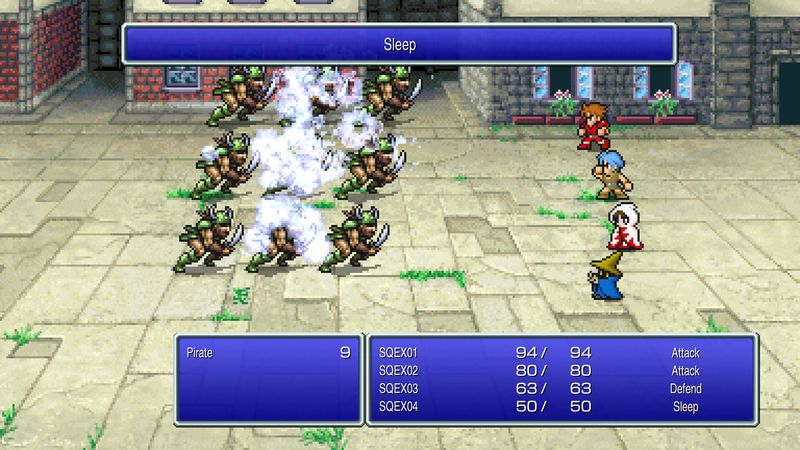Pick SQEX03 in the party list
Screen dimensions: 800x450
click(398, 388)
